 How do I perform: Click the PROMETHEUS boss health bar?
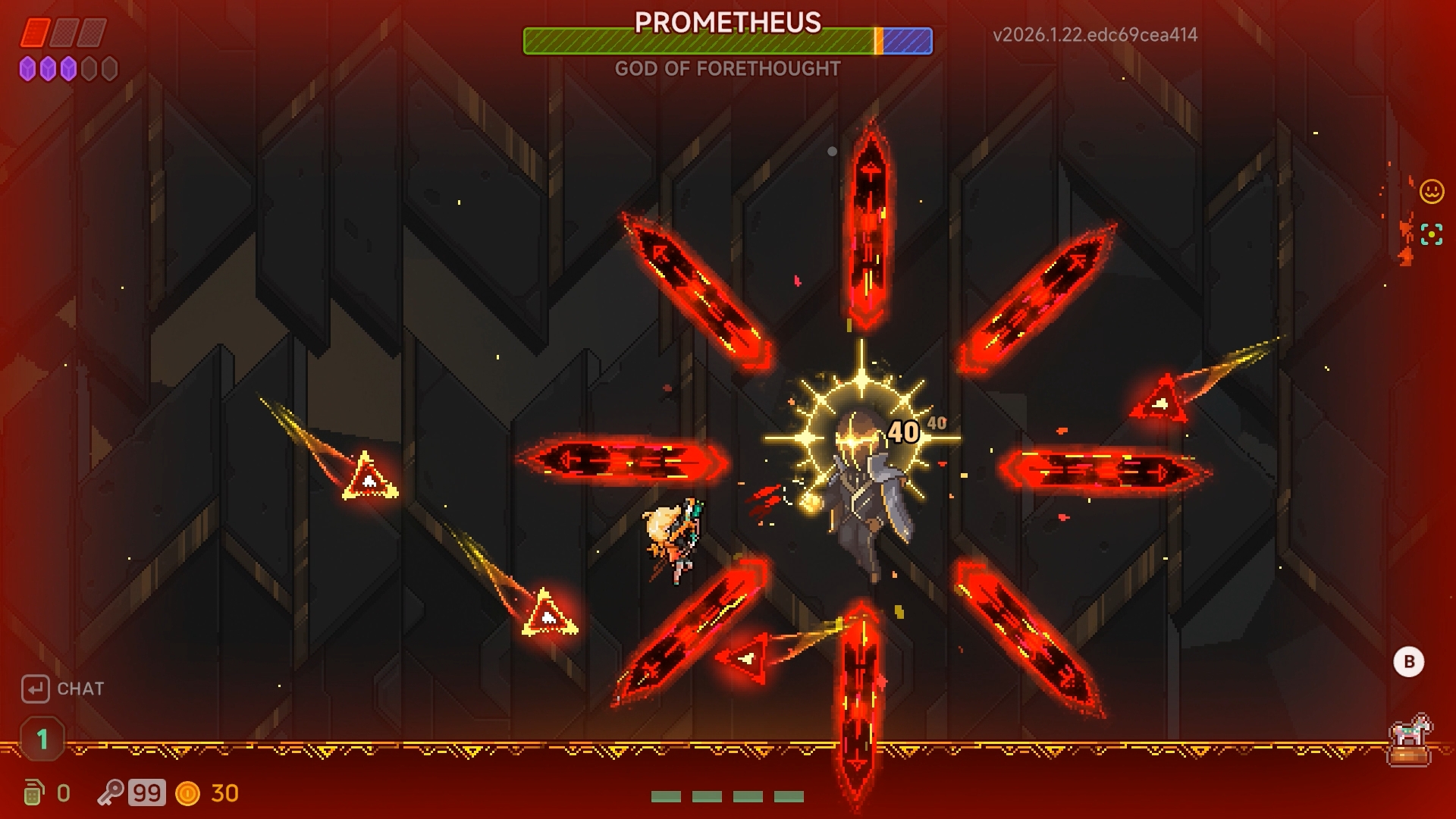(x=726, y=42)
